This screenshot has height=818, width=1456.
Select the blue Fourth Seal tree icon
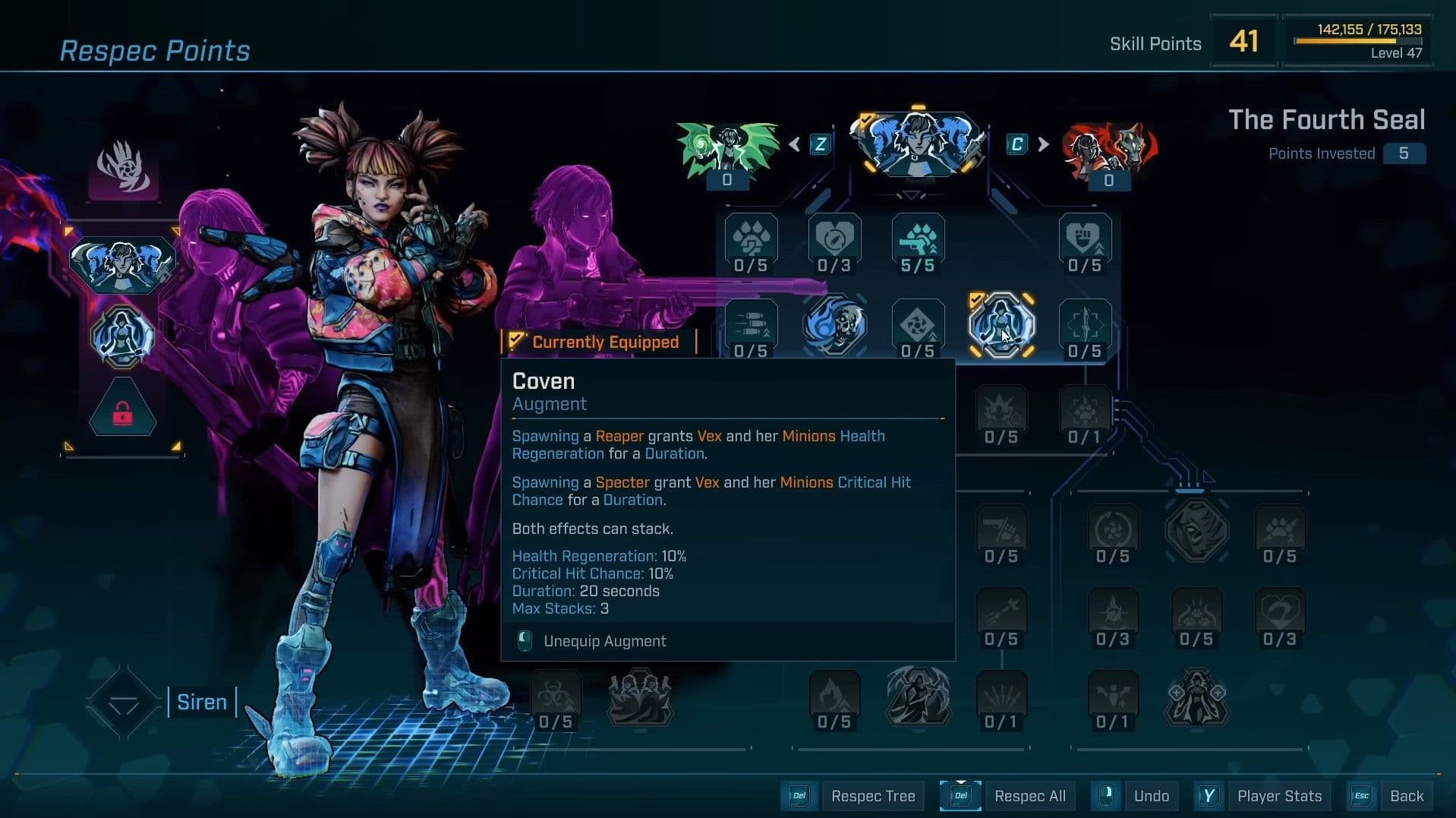[919, 144]
